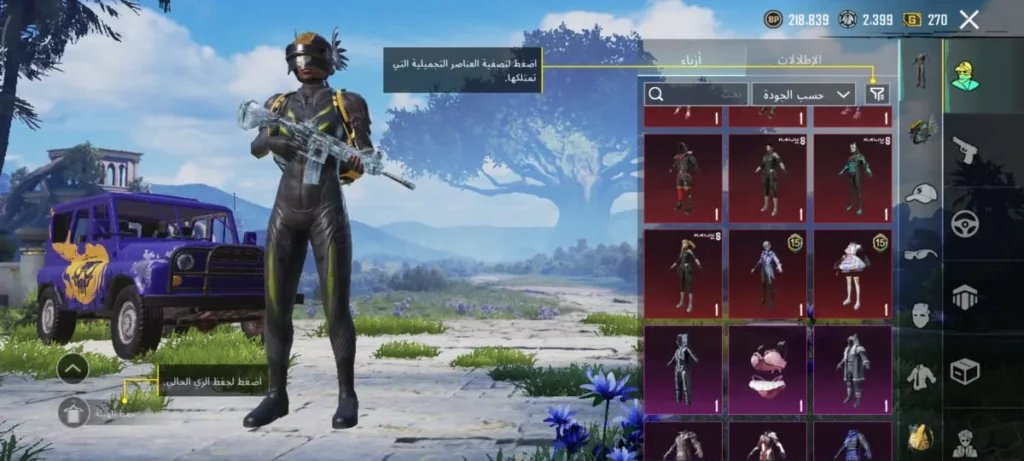Image resolution: width=1024 pixels, height=461 pixels.
Task: Choose the jacket tops subcategory
Action: [920, 376]
